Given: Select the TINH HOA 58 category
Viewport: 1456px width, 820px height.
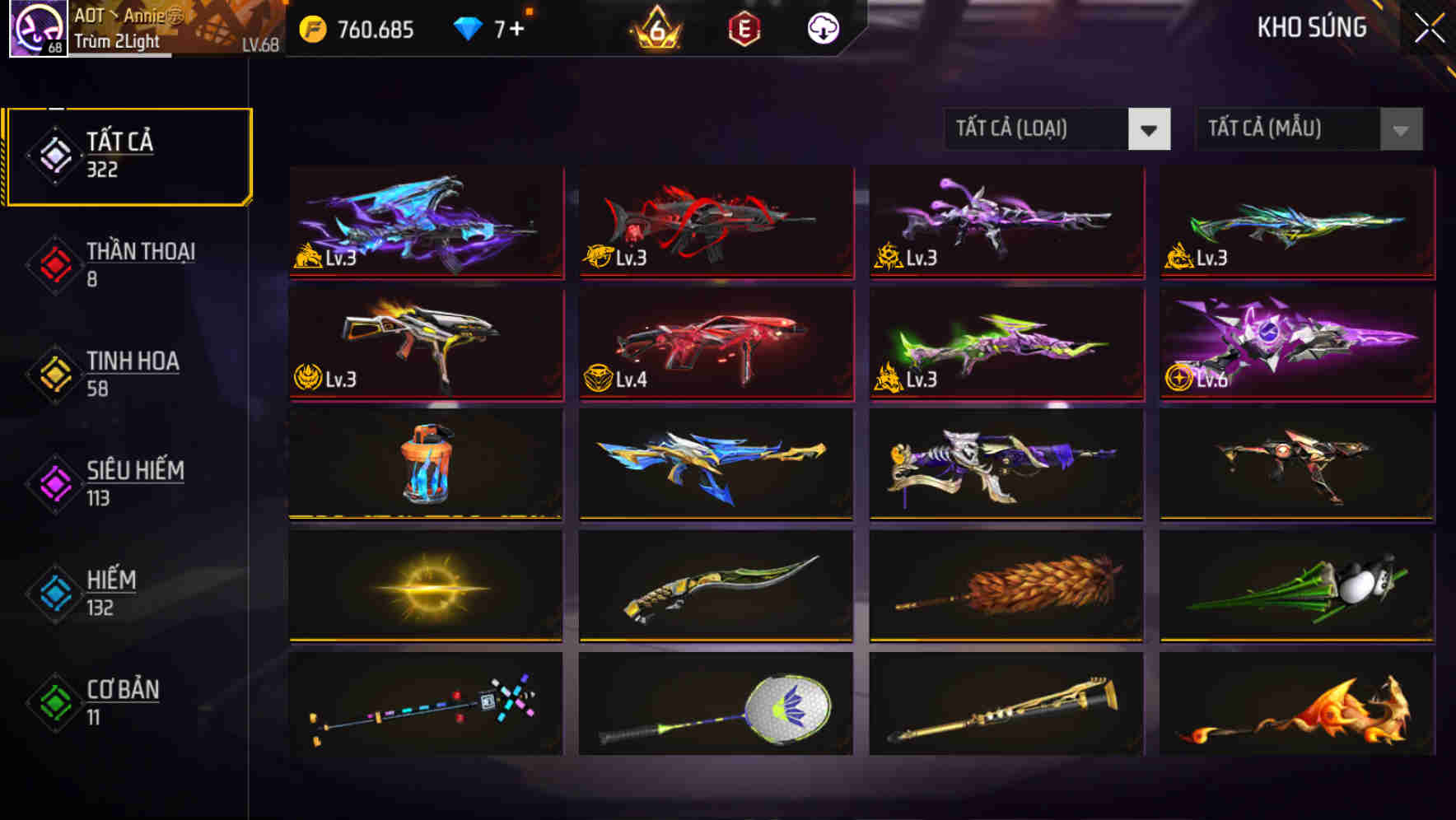Looking at the screenshot, I should pos(132,375).
